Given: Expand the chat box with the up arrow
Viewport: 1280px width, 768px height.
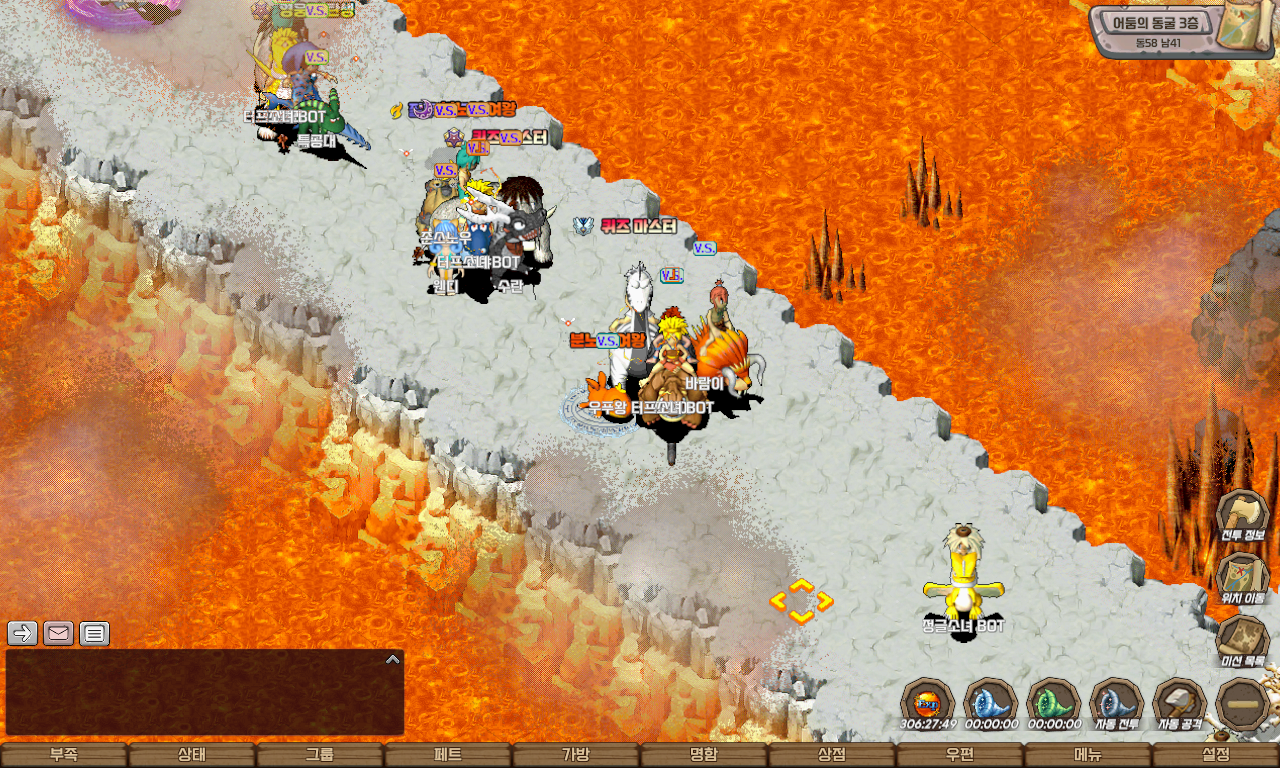Looking at the screenshot, I should pos(393,659).
